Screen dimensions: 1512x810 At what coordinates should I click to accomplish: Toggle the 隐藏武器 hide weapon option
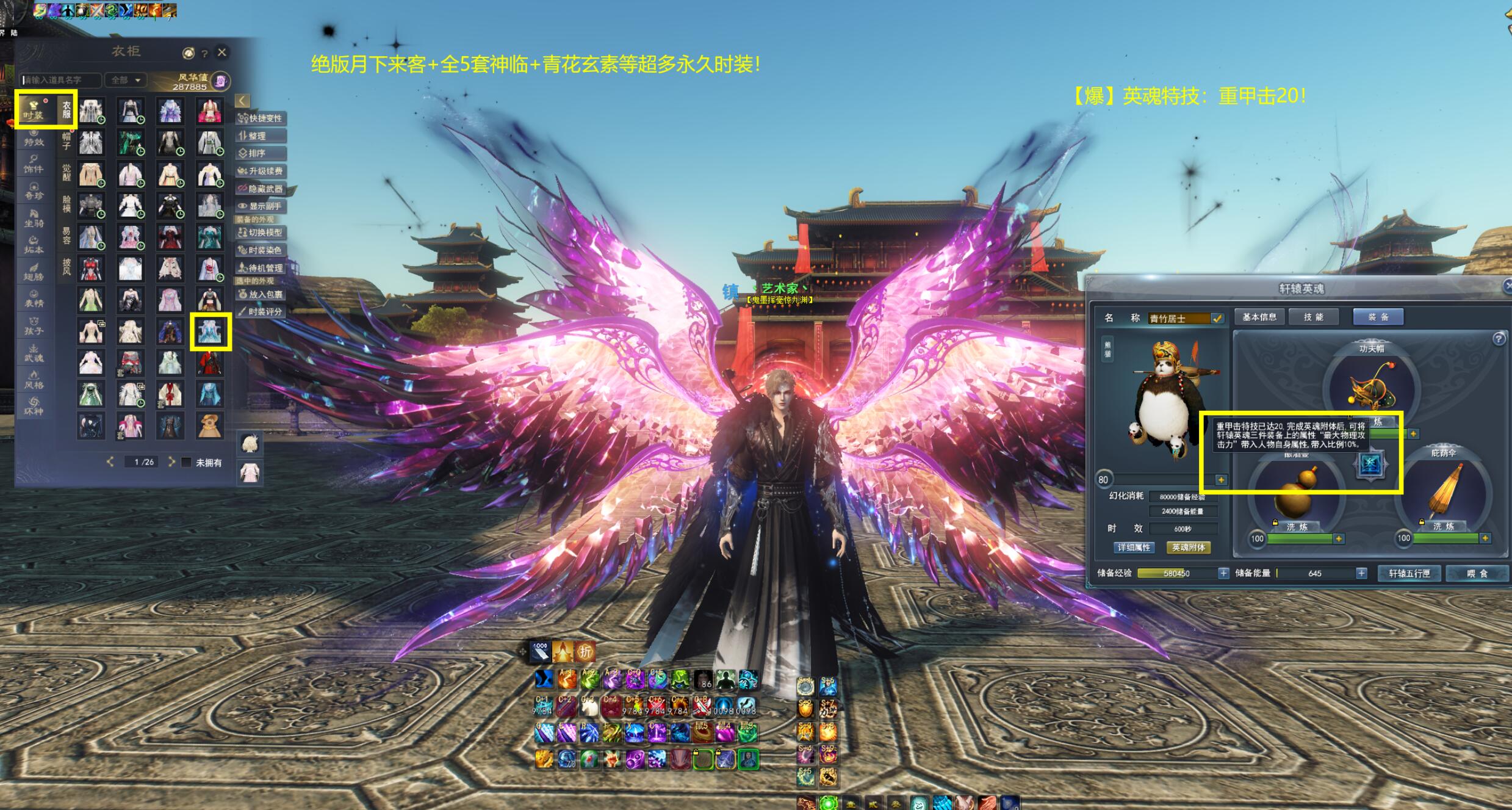click(x=261, y=189)
